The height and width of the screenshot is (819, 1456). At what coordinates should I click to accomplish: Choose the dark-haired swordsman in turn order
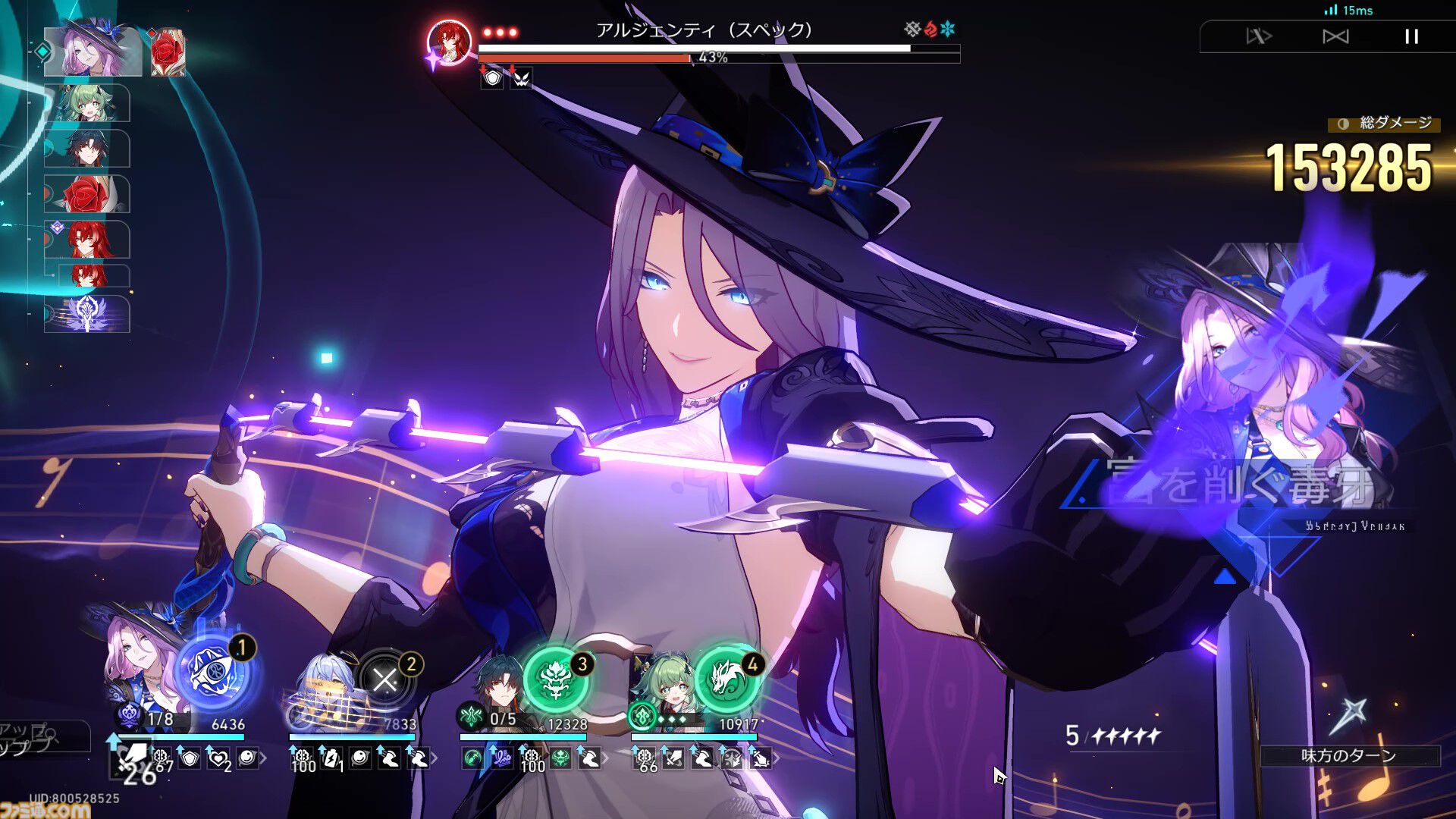(x=86, y=149)
